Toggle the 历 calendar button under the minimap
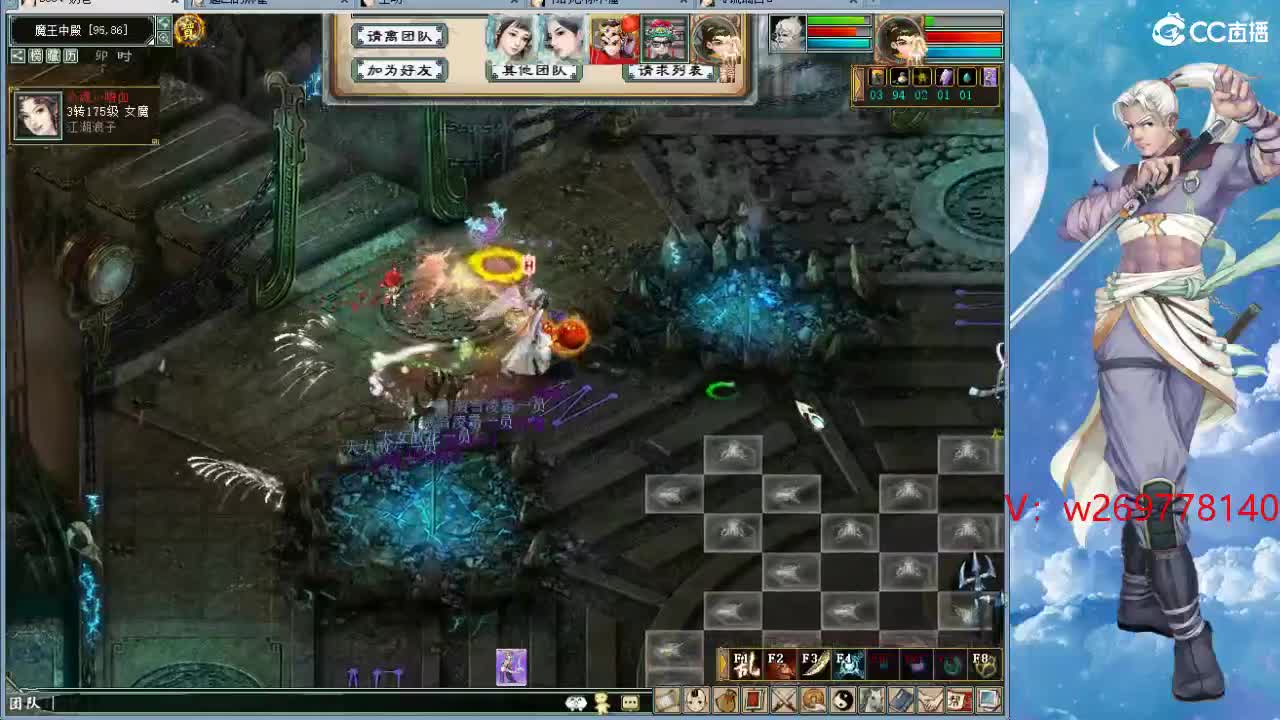This screenshot has height=720, width=1280. point(70,56)
